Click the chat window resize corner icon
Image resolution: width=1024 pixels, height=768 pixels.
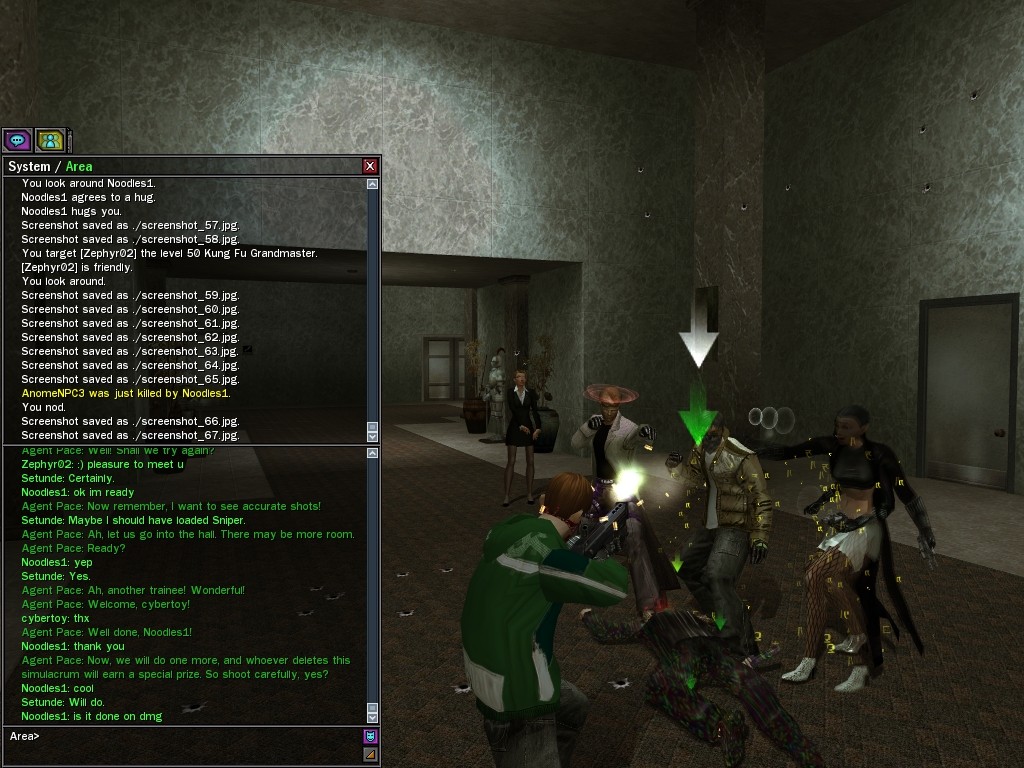tap(370, 754)
